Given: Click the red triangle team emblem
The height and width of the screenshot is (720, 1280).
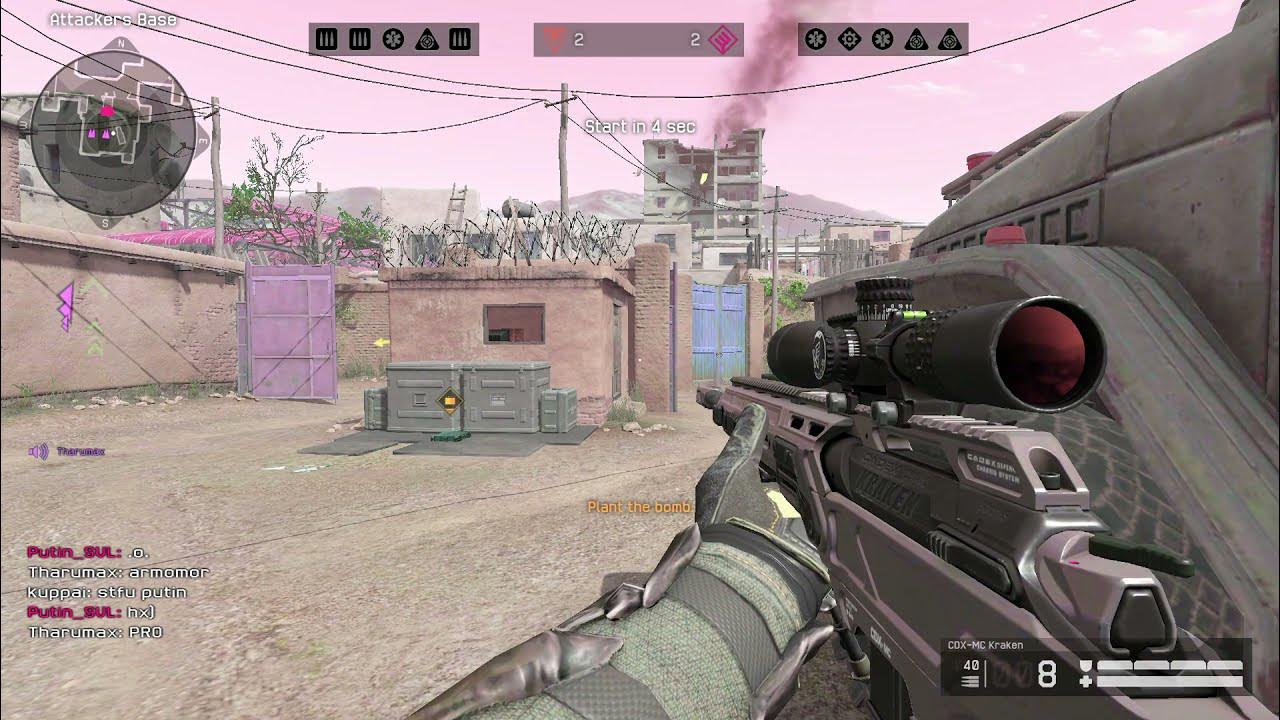Looking at the screenshot, I should 553,40.
